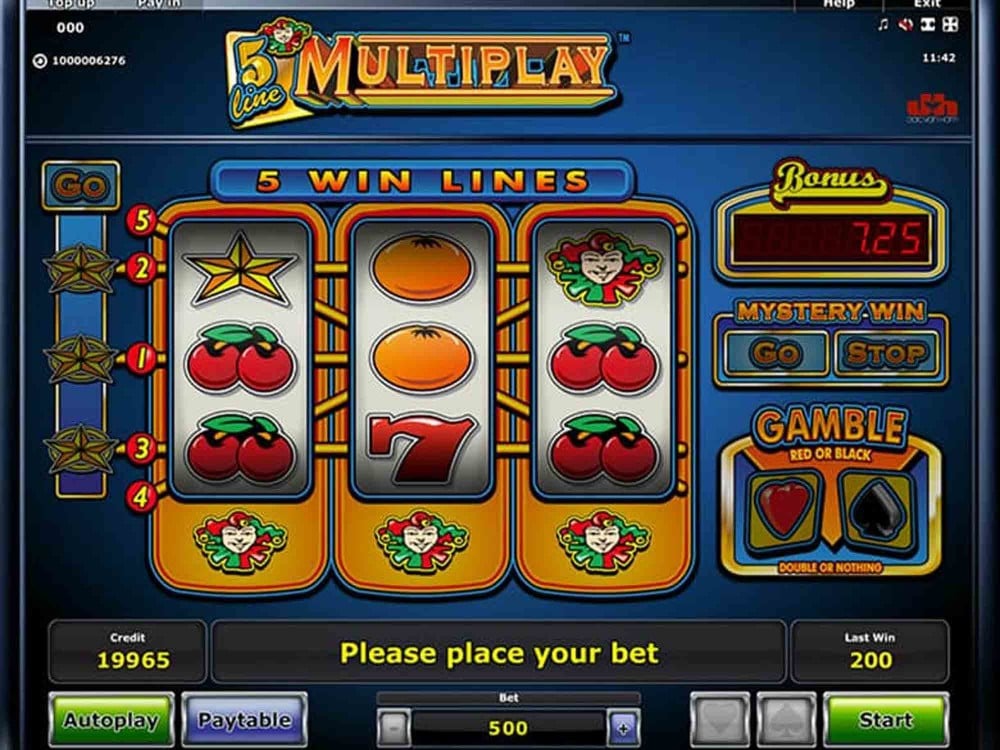
Task: Mute sound with the speaker icon
Action: [904, 25]
